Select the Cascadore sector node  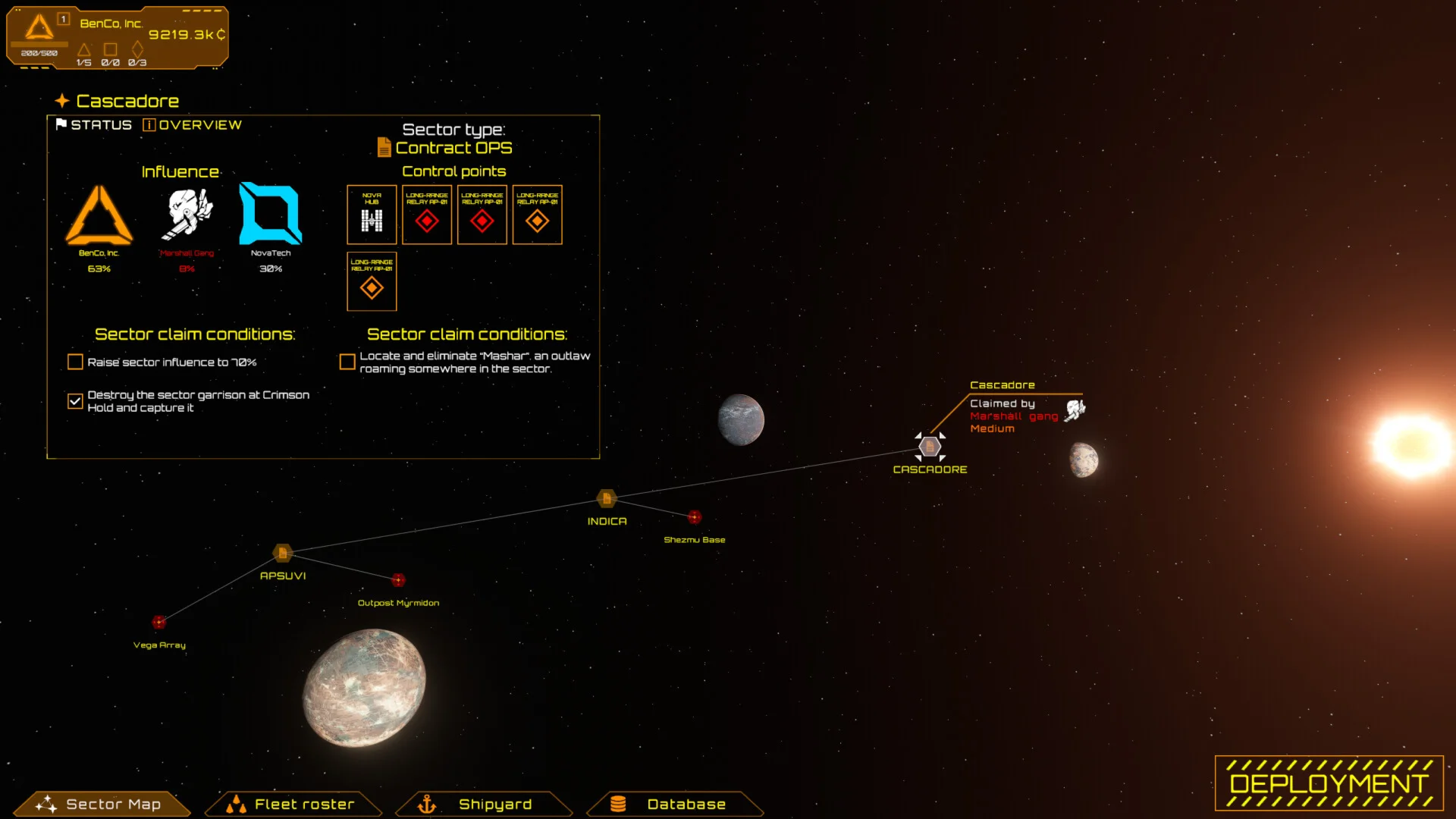tap(930, 447)
